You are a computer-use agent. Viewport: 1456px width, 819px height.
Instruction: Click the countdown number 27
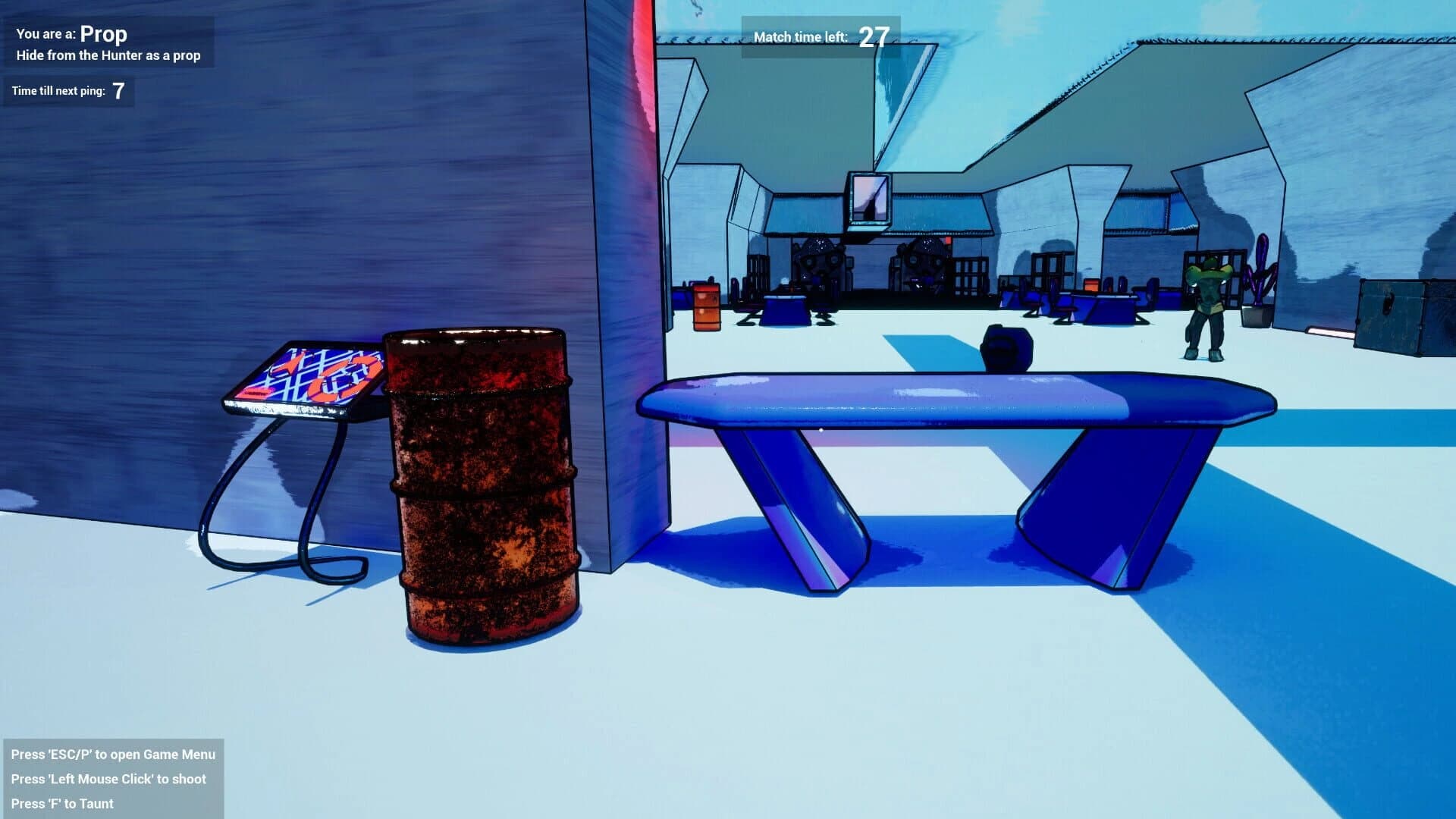(873, 35)
